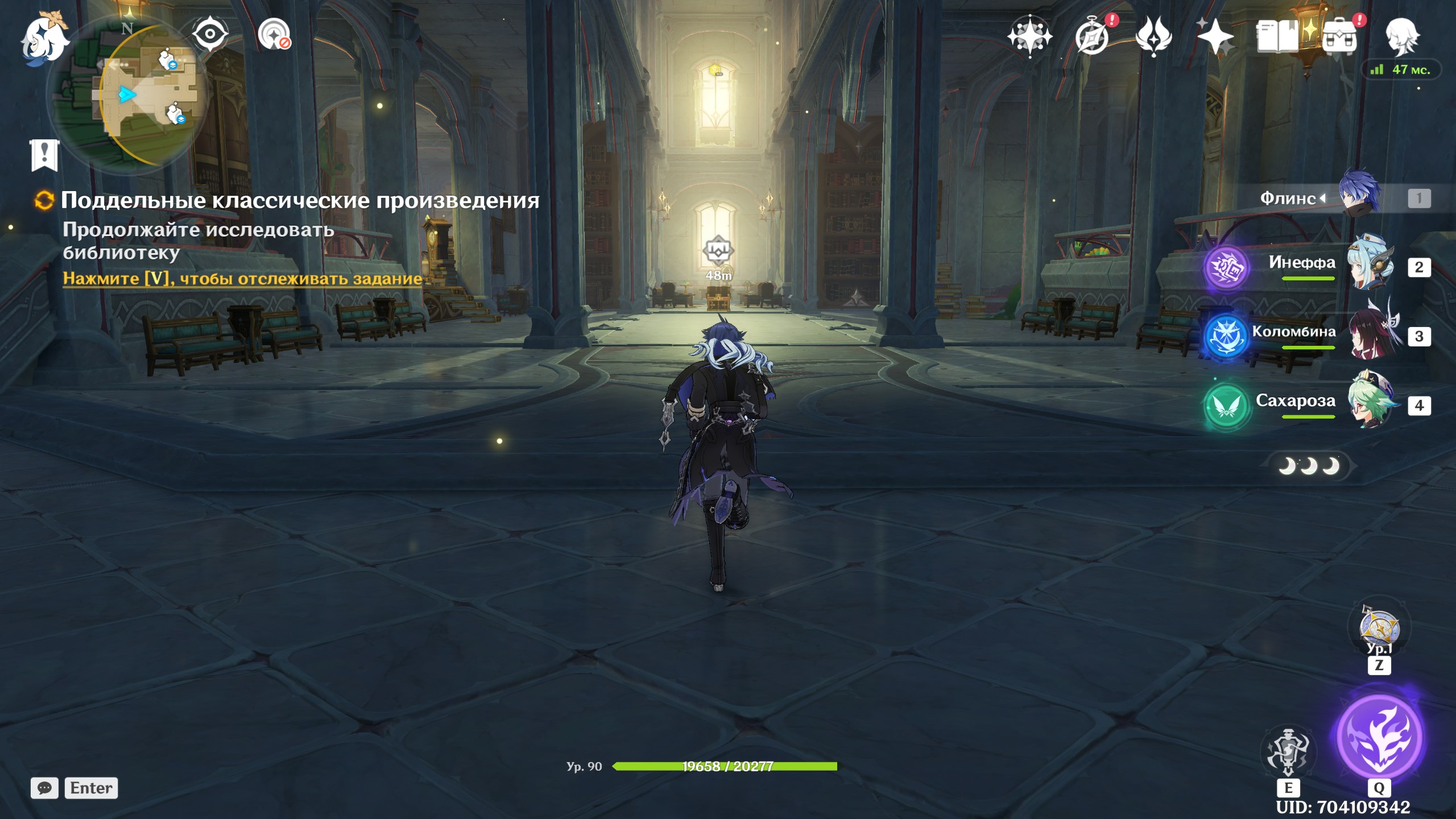1456x819 pixels.
Task: Open the minimap
Action: coord(128,94)
